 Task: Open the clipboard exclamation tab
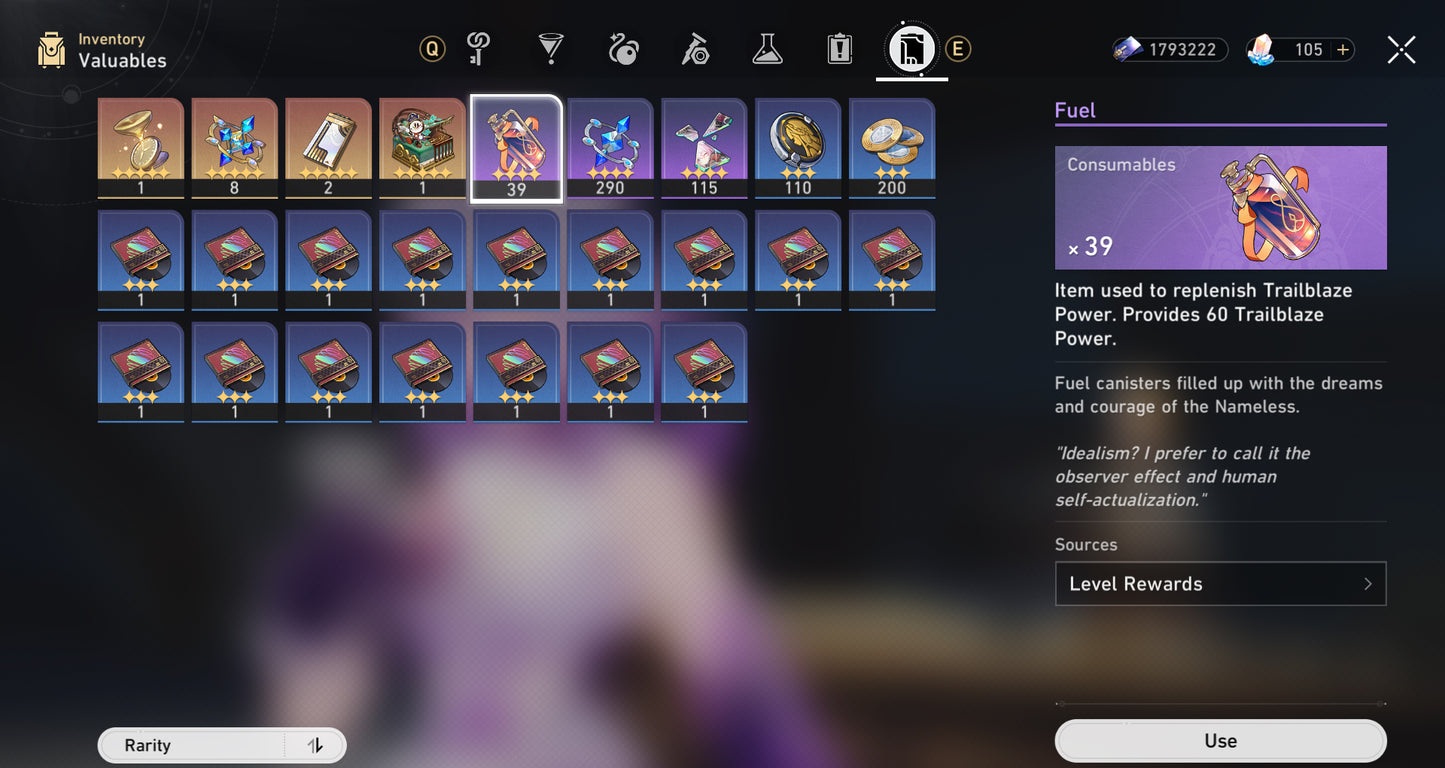(x=839, y=49)
